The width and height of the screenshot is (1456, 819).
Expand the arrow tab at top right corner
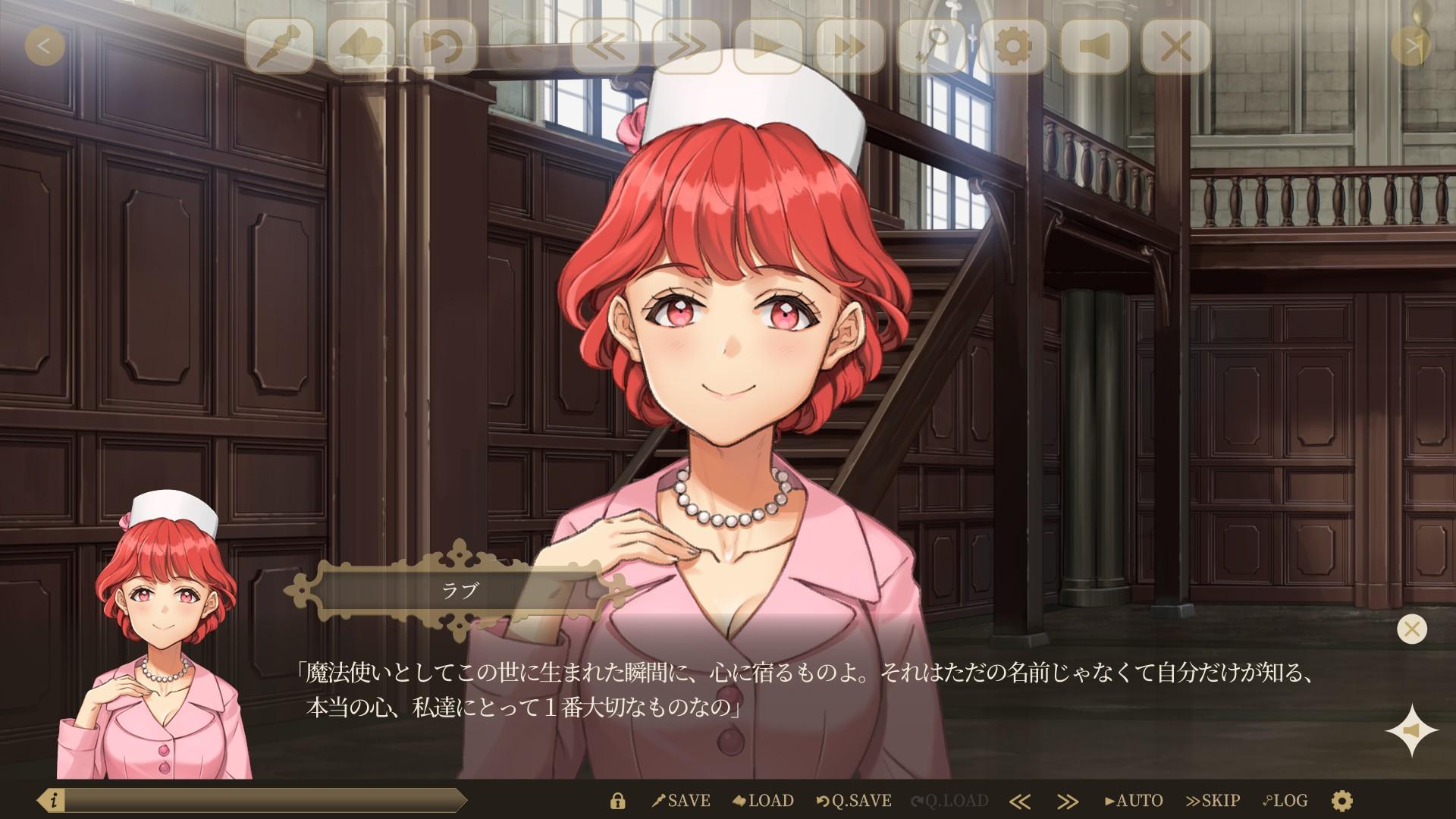click(1412, 44)
